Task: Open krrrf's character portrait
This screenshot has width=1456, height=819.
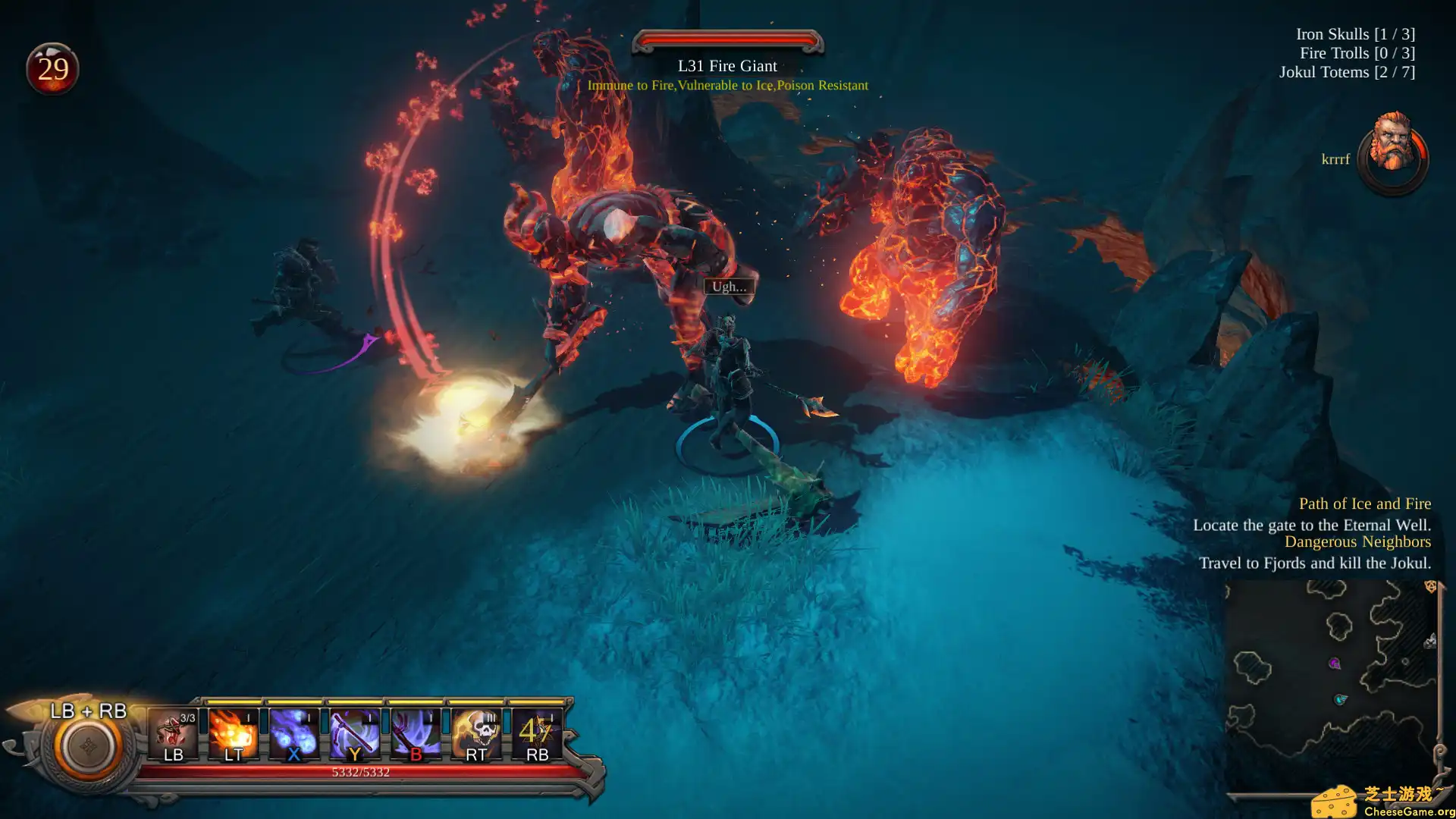Action: click(x=1394, y=149)
